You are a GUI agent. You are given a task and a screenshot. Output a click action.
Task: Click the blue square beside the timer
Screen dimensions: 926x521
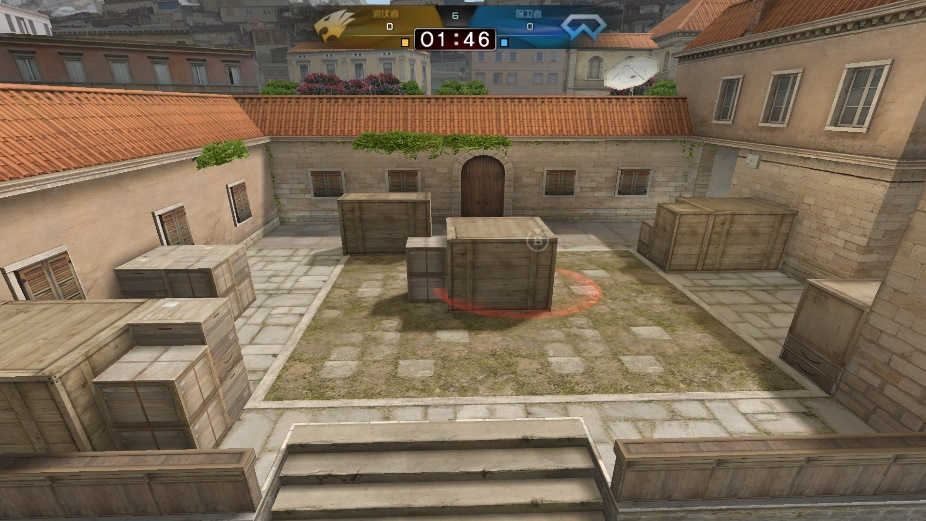tap(504, 43)
